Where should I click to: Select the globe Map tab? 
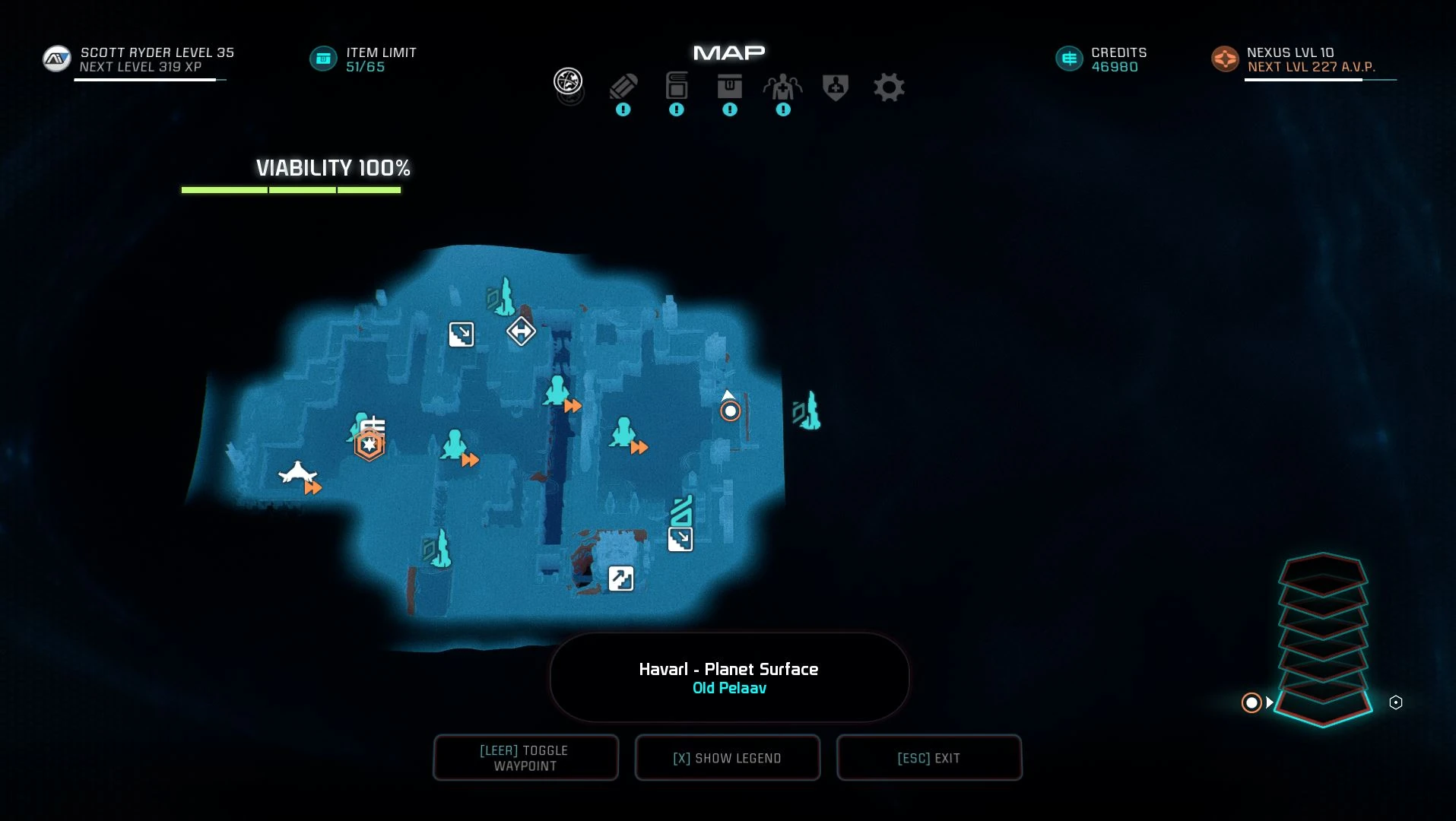click(568, 81)
